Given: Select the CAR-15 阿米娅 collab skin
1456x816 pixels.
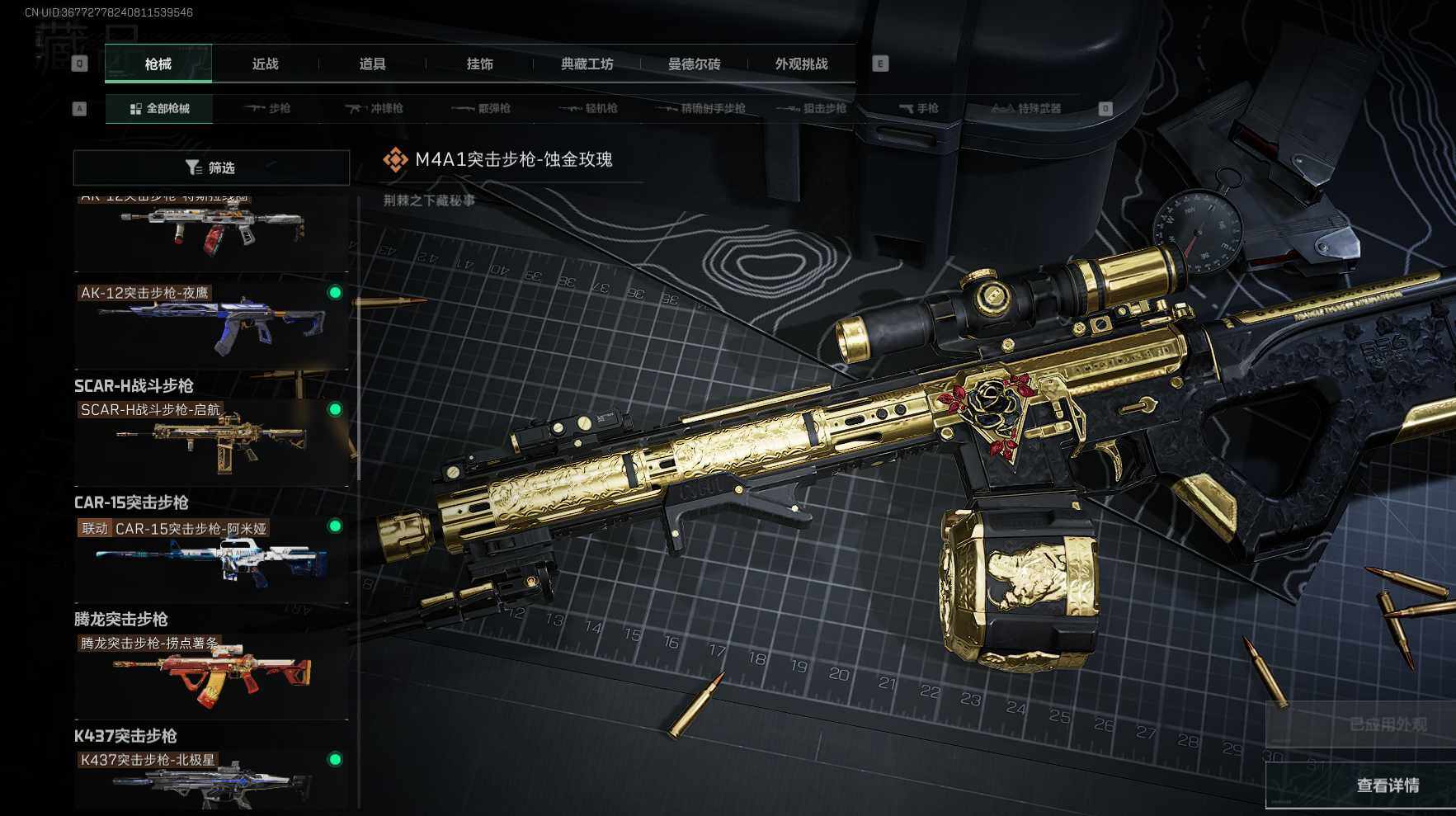Looking at the screenshot, I should tap(211, 560).
